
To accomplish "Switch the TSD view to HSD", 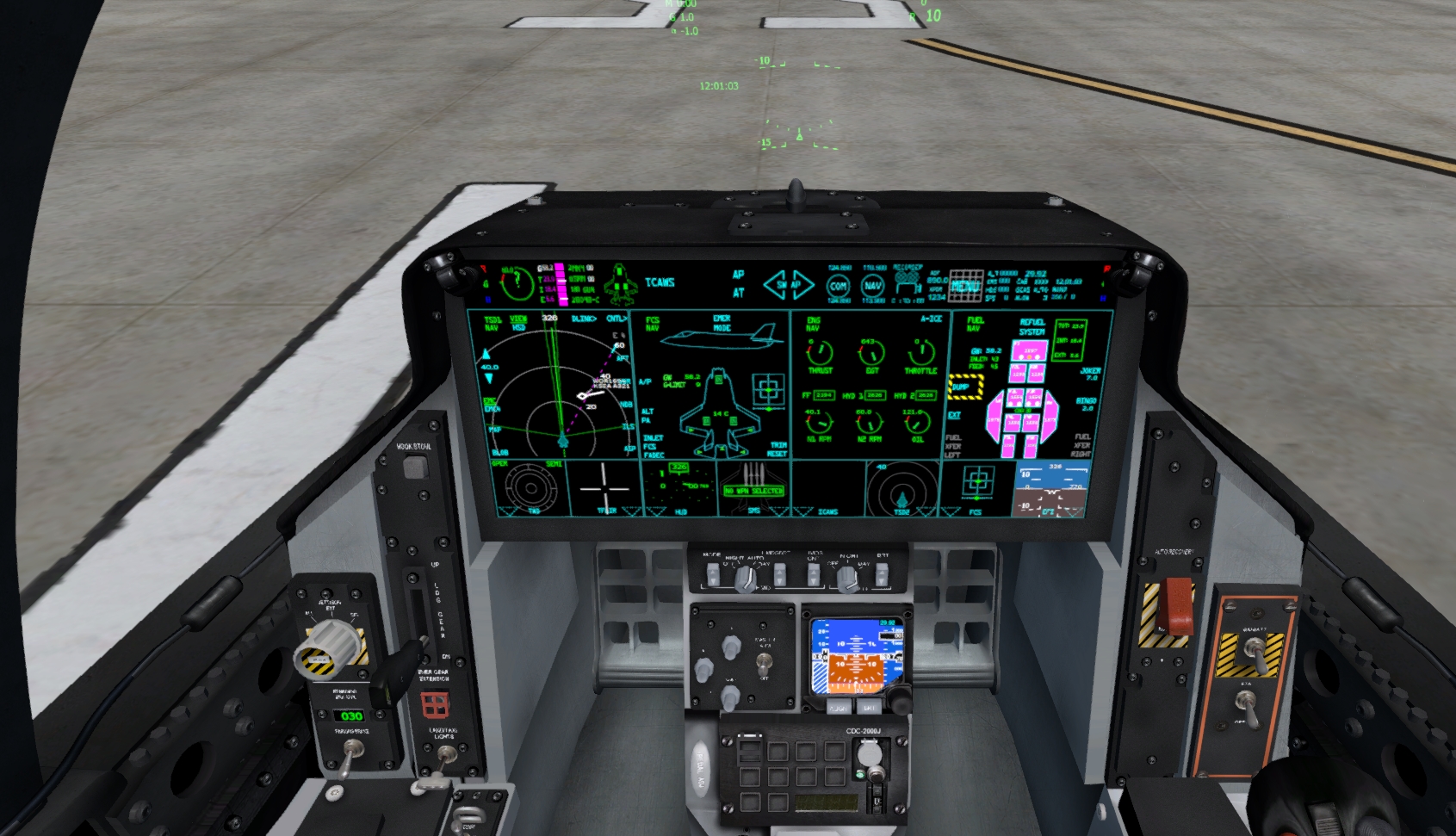I will (517, 327).
